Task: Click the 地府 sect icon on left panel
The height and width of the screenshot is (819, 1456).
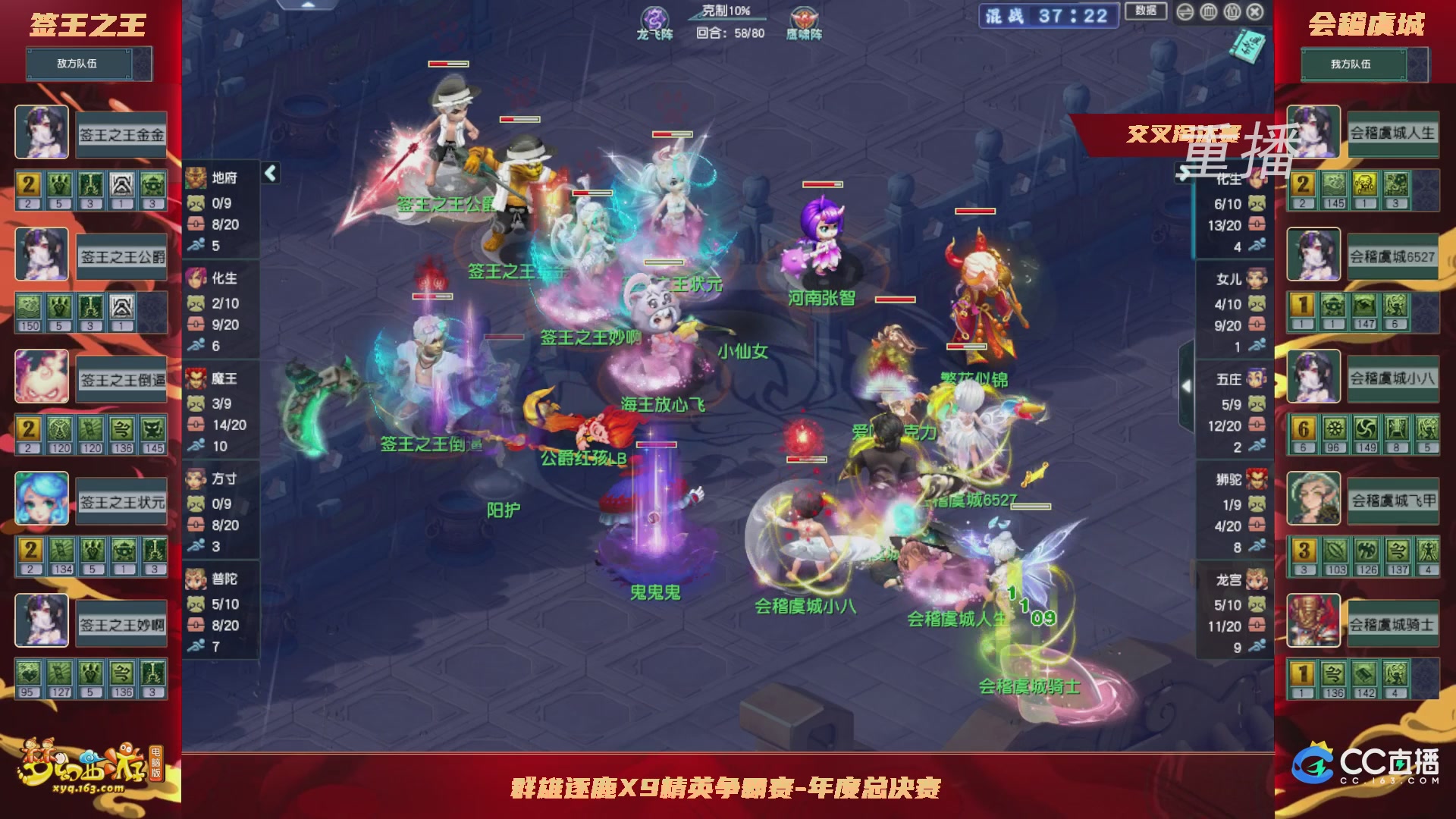Action: 196,177
